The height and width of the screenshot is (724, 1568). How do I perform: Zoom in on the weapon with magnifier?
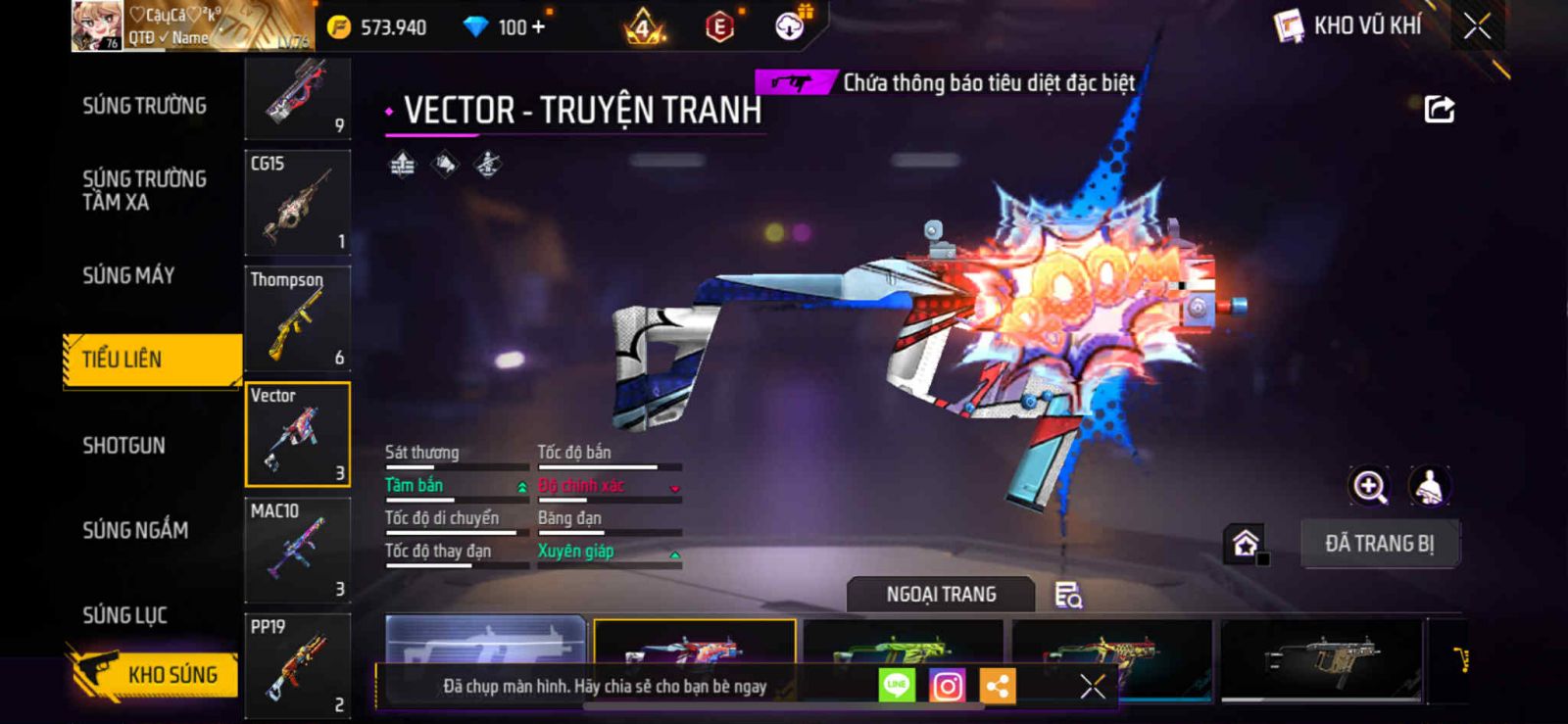(1369, 486)
